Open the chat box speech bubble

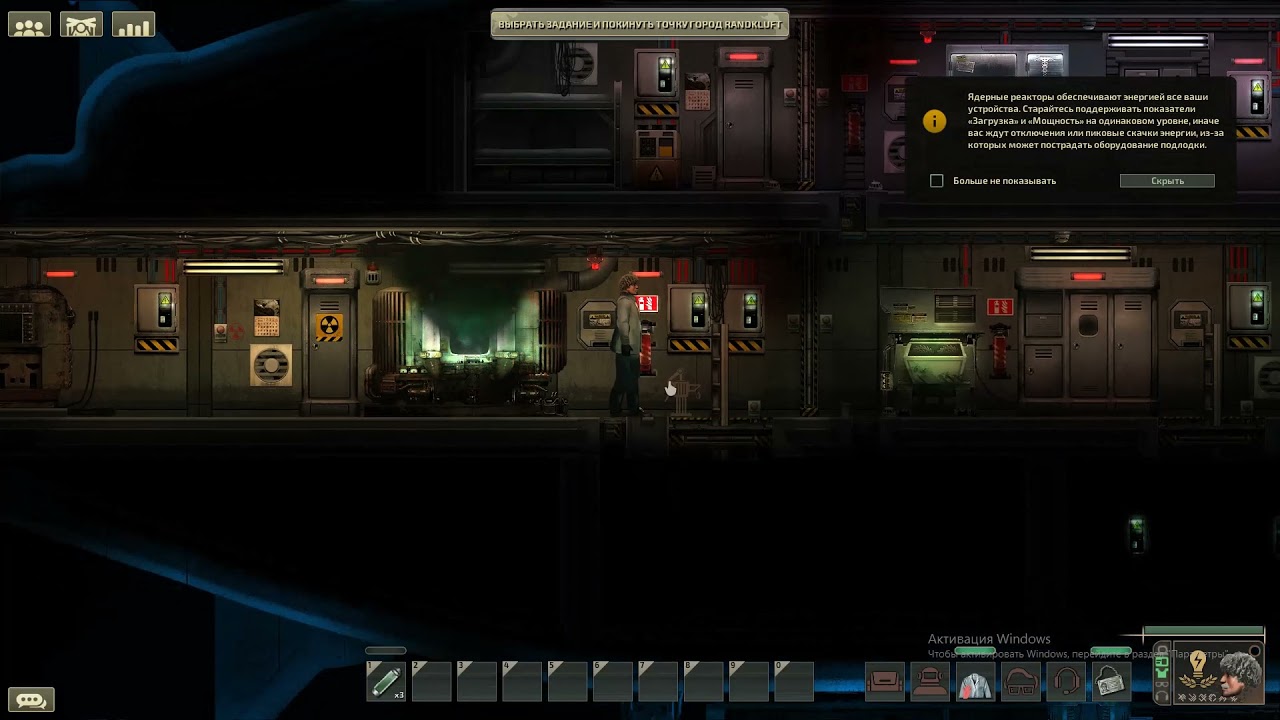coord(30,700)
